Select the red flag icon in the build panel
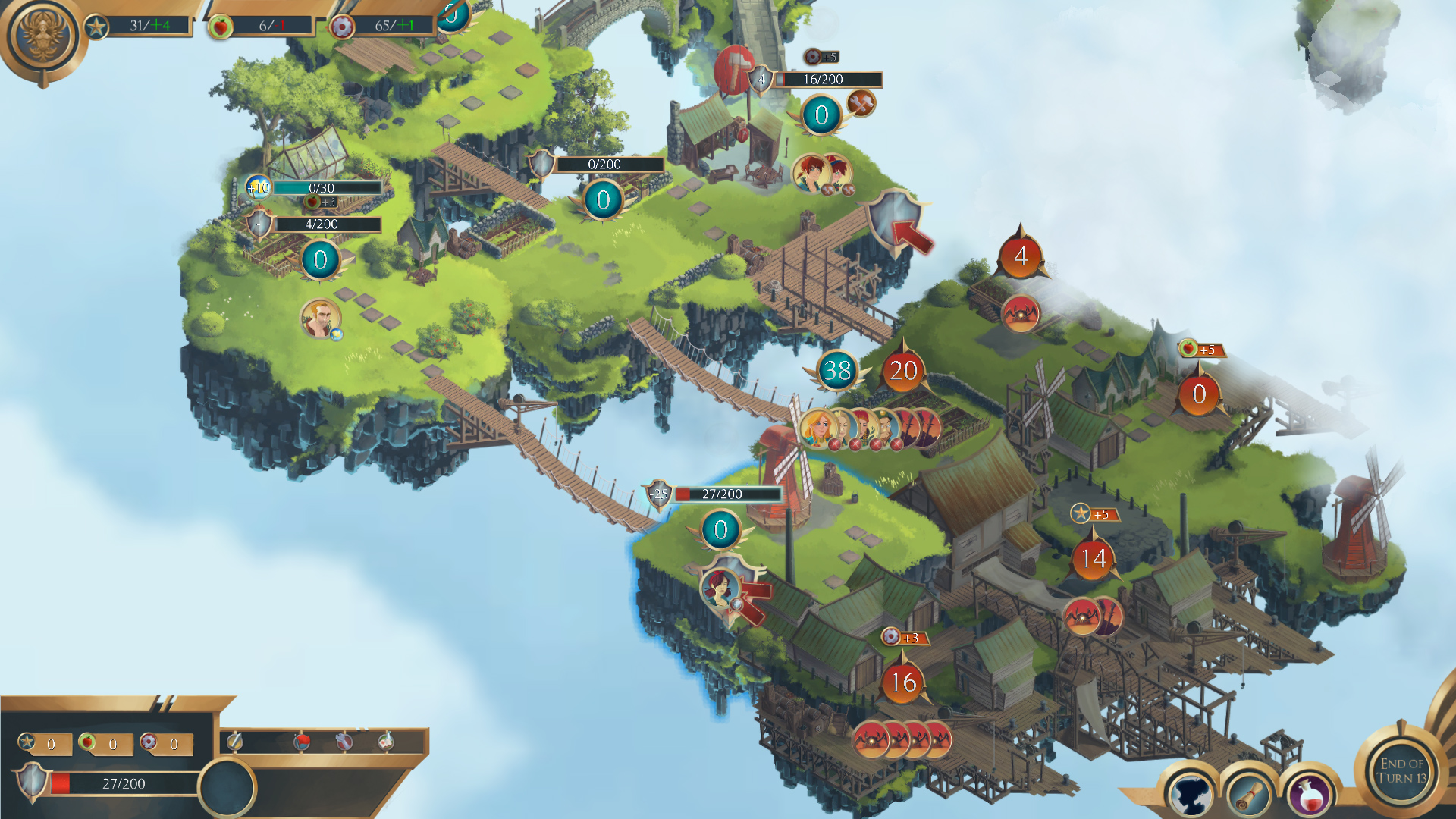The image size is (1456, 819). click(302, 742)
